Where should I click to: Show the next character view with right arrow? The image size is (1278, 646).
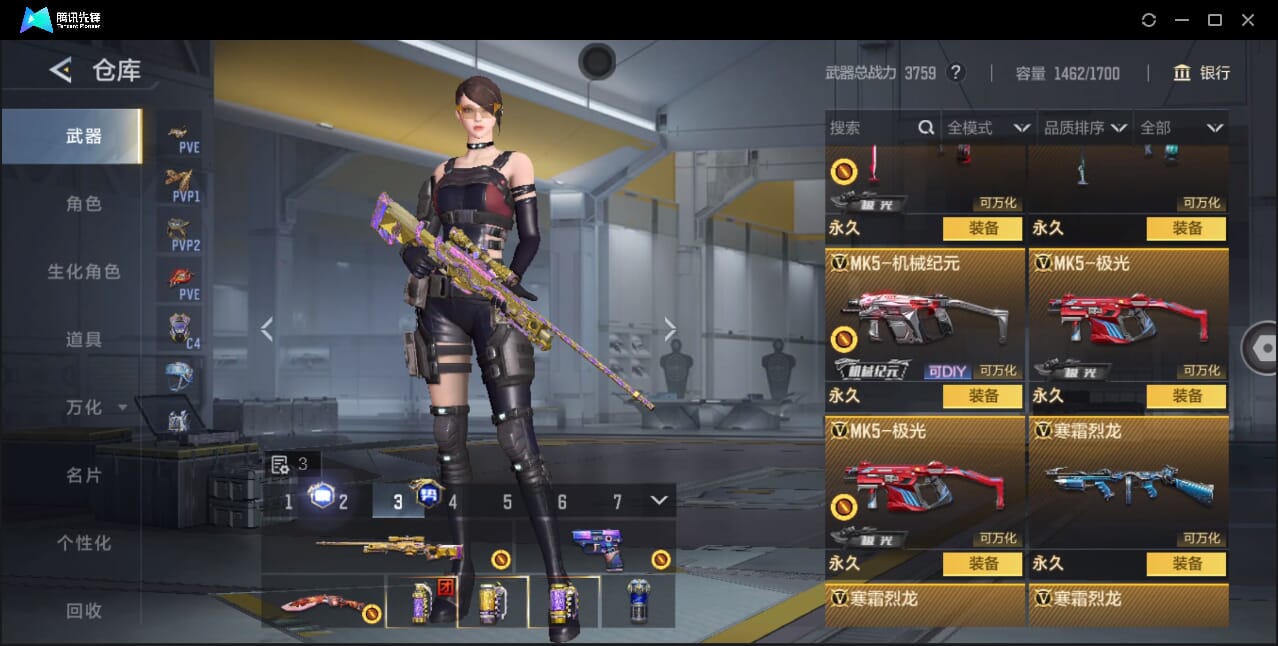point(670,329)
